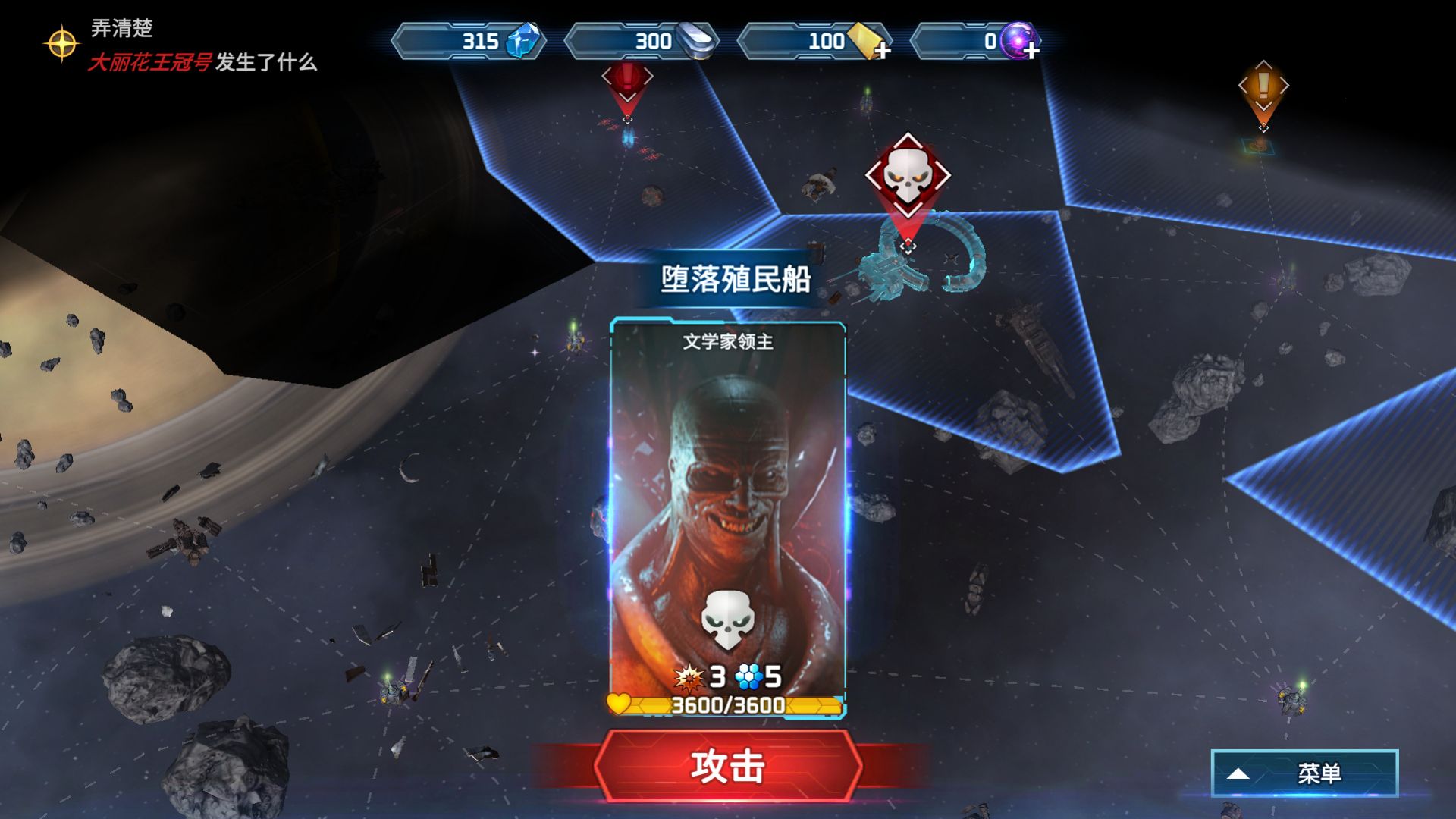Click the plus beside the purple currency

pyautogui.click(x=1032, y=49)
